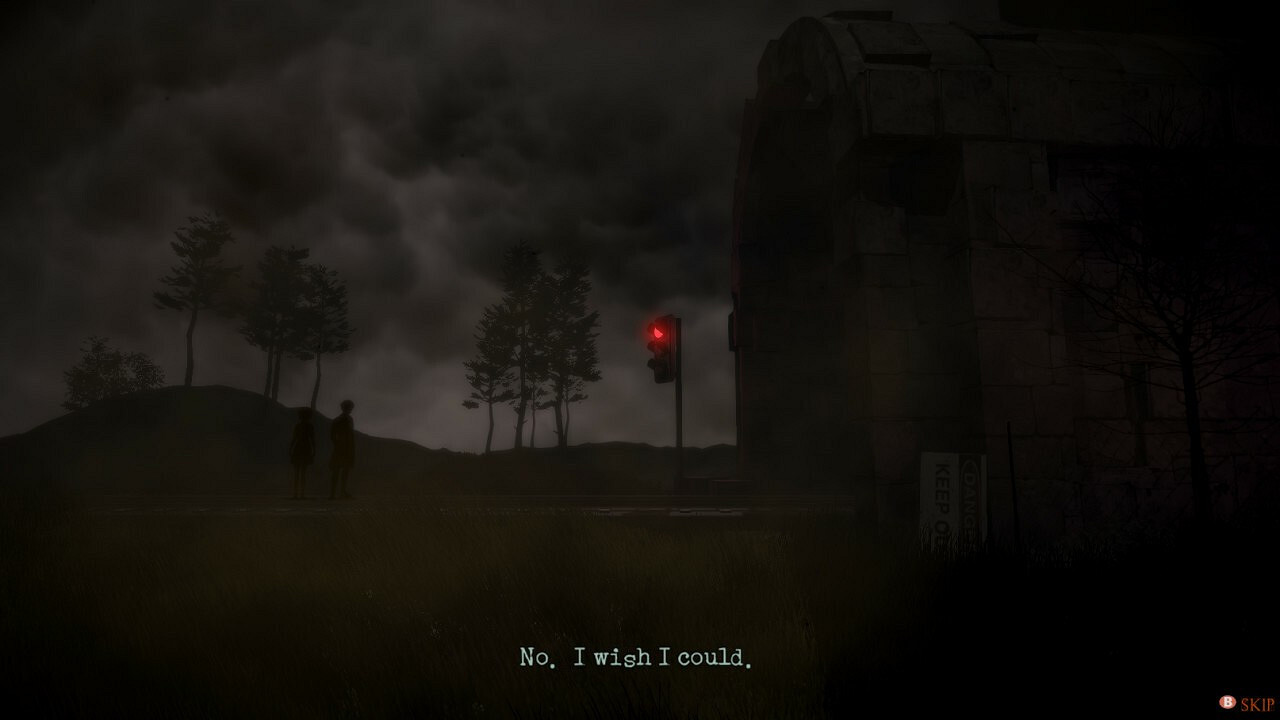Screen dimensions: 1280x720
Task: Click the glowing red traffic light lamp
Action: (659, 331)
